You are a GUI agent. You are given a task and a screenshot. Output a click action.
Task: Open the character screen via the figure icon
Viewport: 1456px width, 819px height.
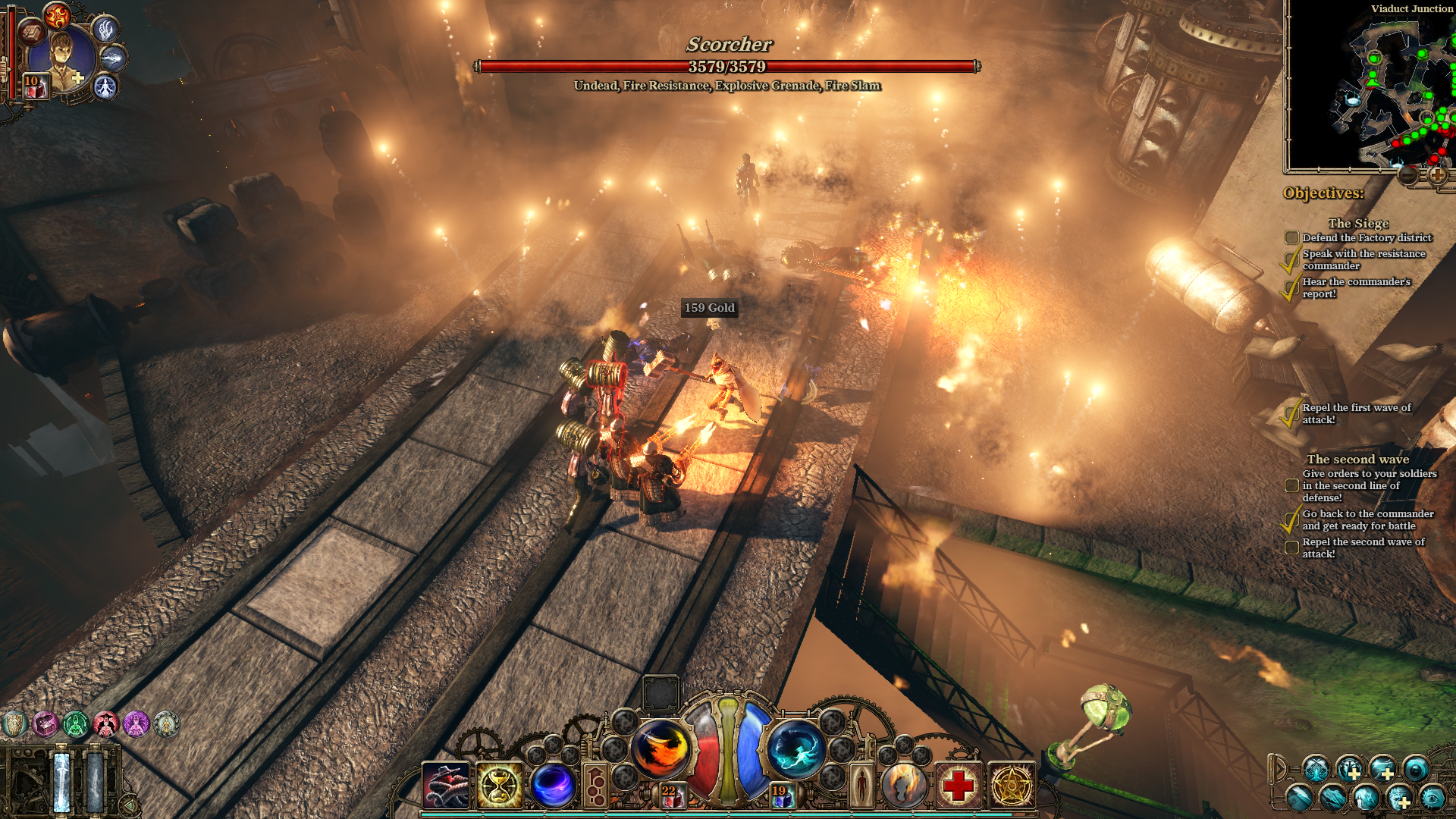(x=862, y=783)
